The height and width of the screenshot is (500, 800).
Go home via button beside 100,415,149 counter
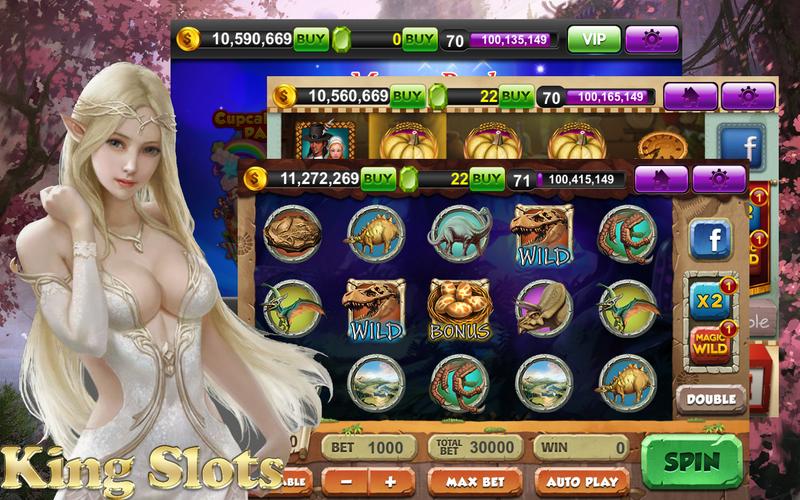[x=661, y=179]
